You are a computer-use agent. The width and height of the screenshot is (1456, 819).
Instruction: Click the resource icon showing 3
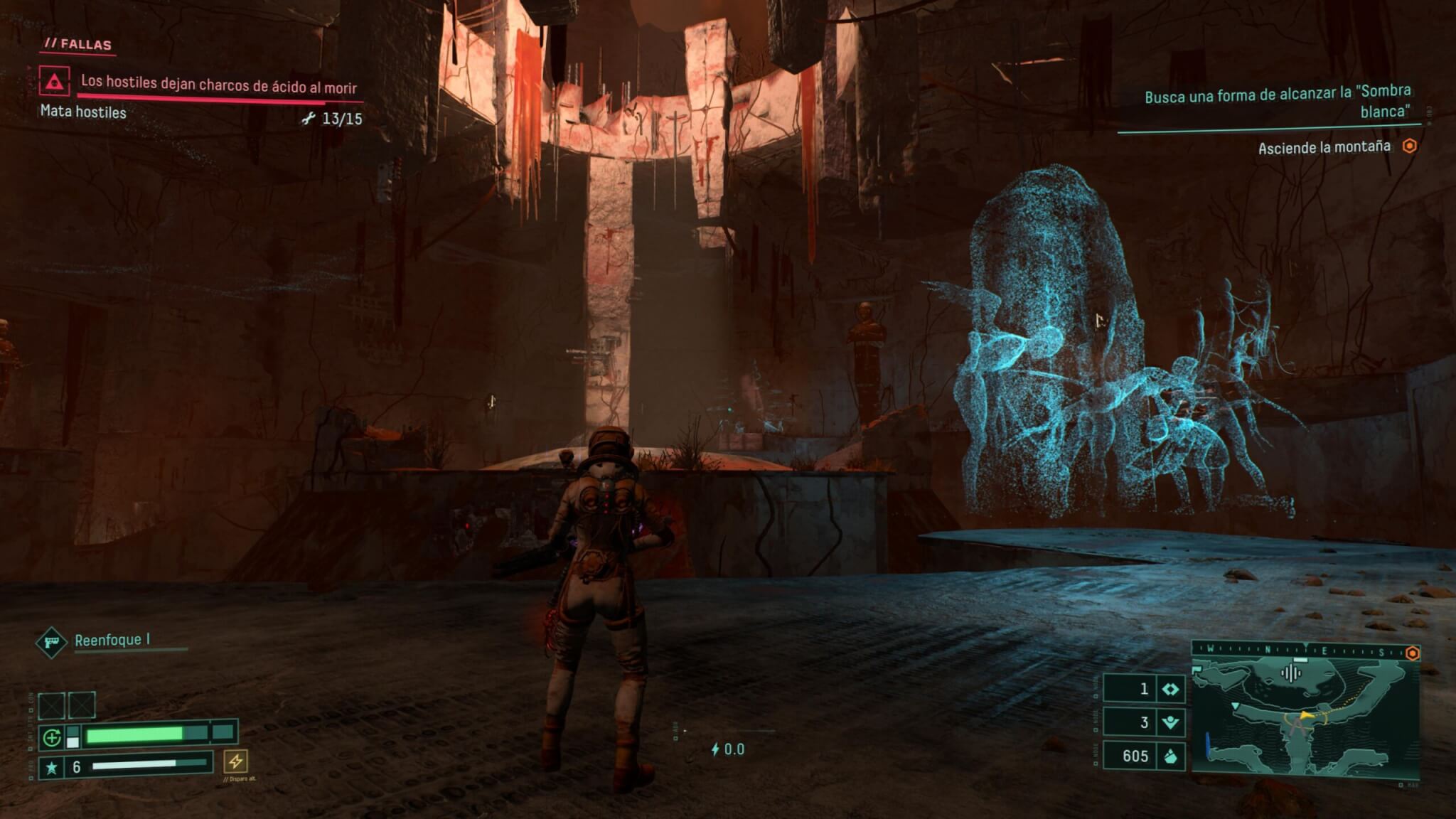[1170, 723]
